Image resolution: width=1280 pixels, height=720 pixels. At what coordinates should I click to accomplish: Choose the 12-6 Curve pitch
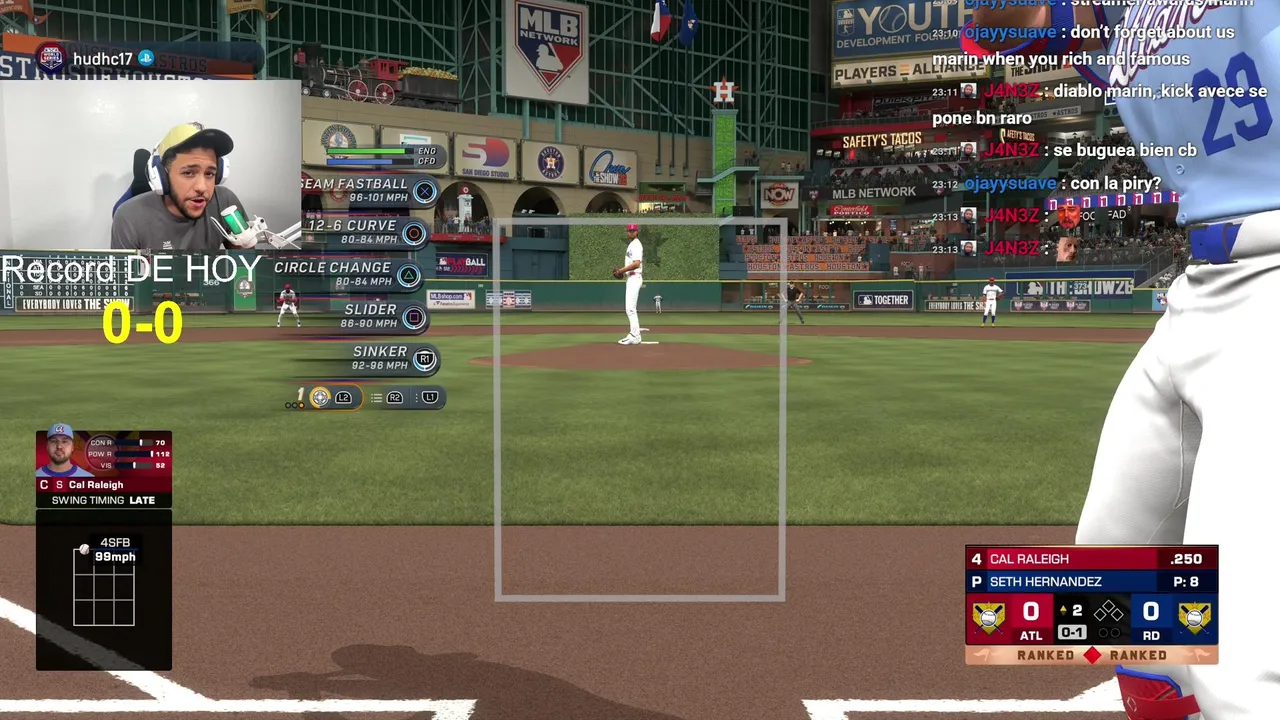364,232
